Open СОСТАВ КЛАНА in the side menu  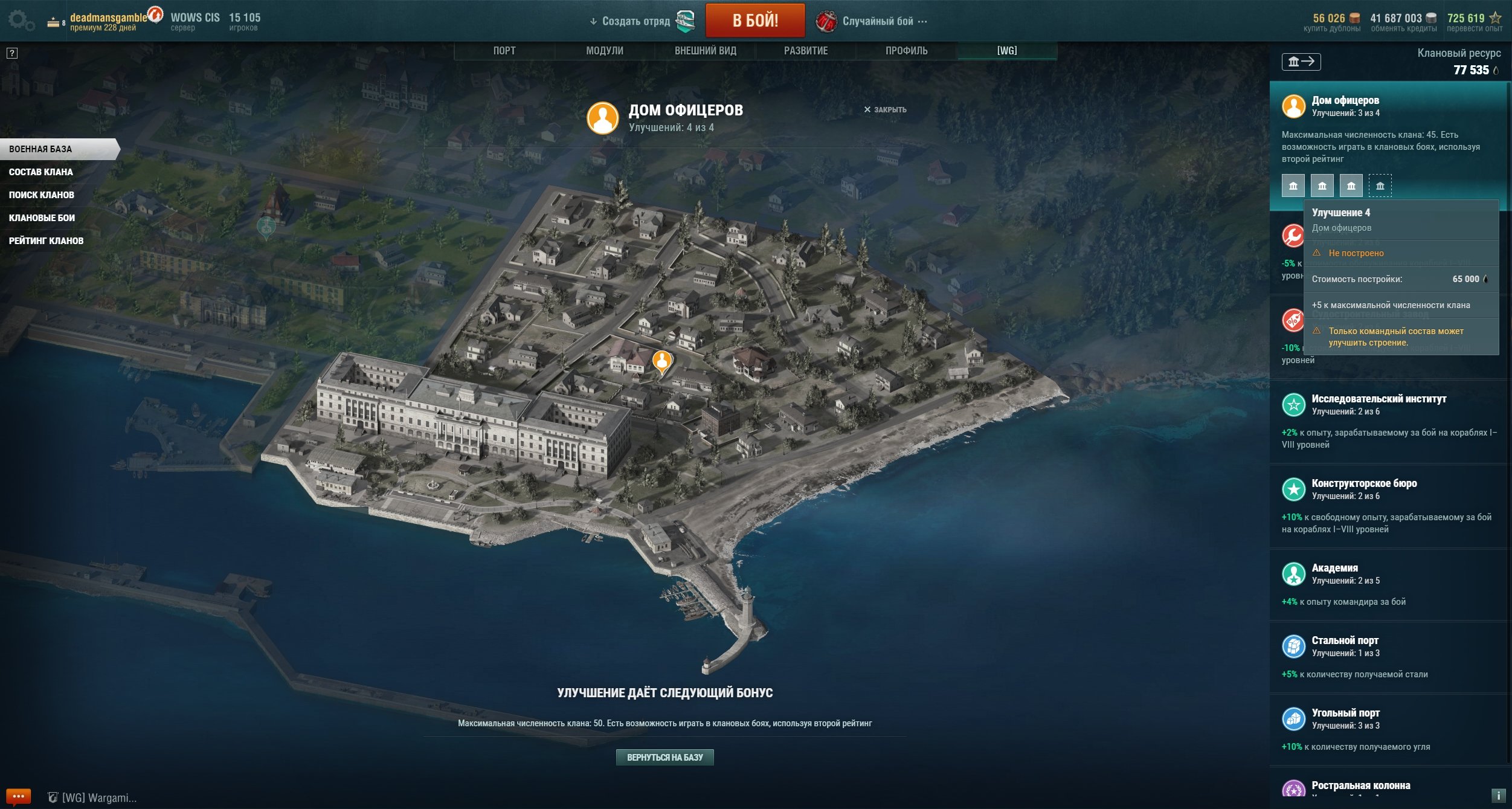pos(41,172)
